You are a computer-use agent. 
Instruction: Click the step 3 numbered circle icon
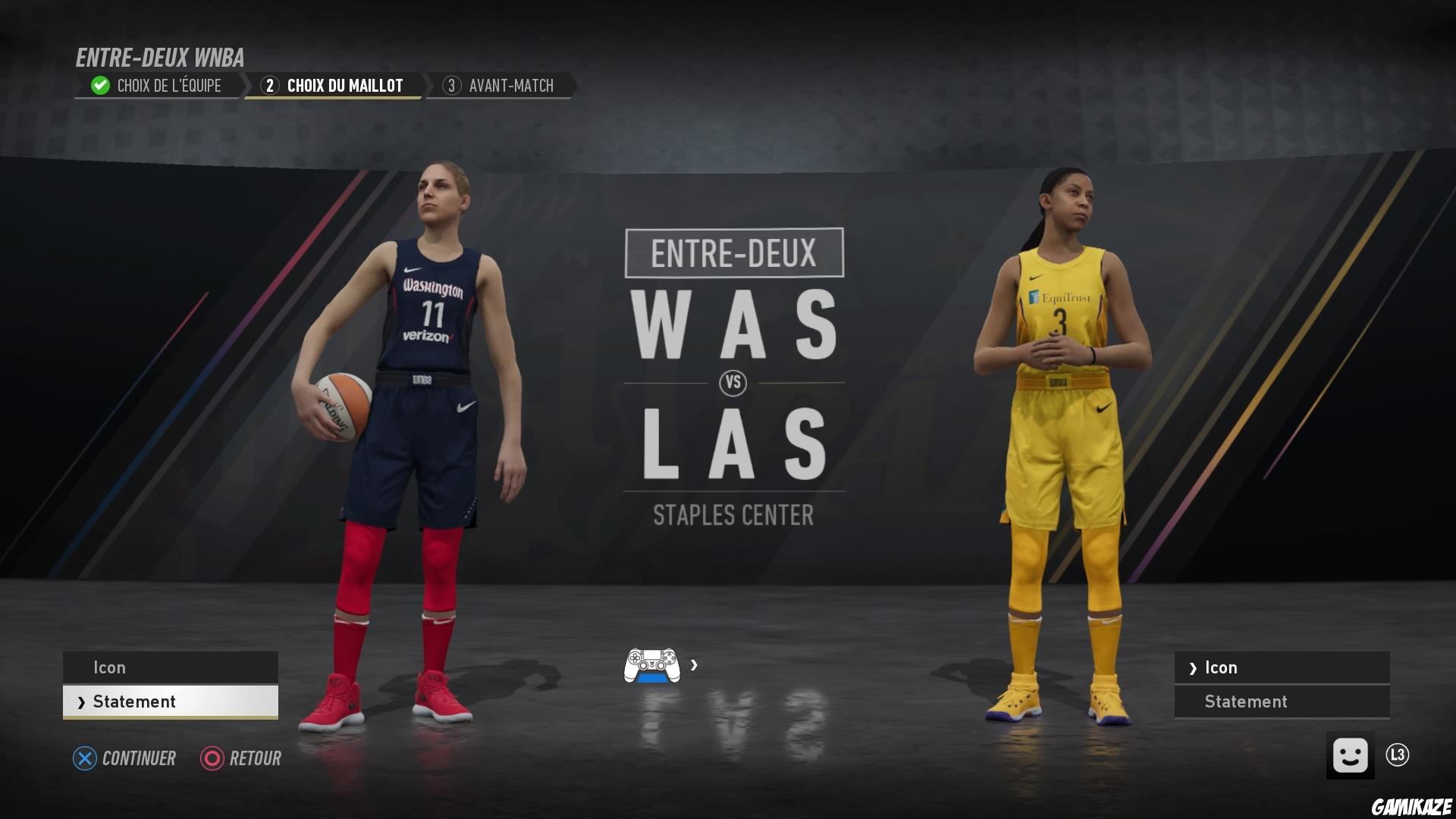click(453, 86)
